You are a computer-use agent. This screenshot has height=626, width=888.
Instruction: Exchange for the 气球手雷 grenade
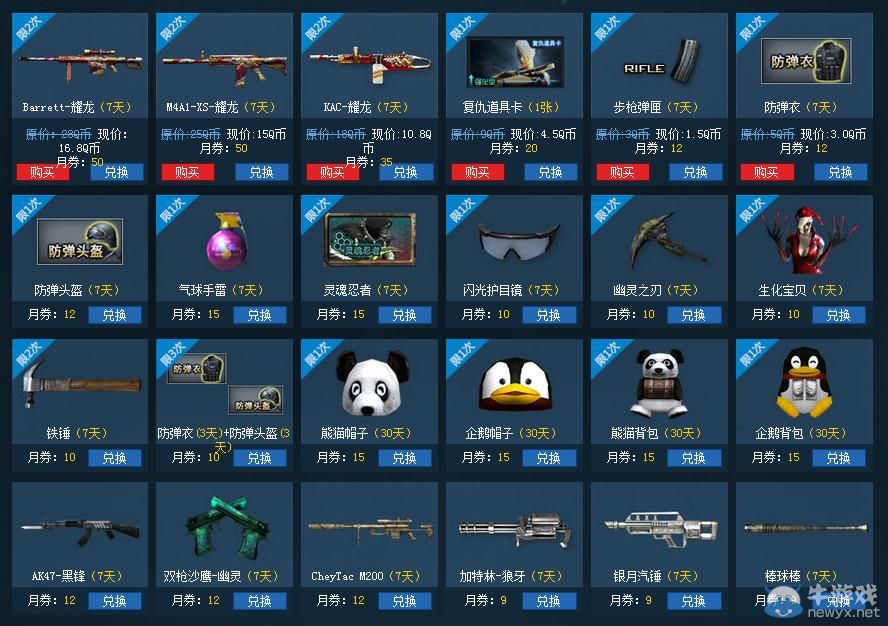coord(260,315)
